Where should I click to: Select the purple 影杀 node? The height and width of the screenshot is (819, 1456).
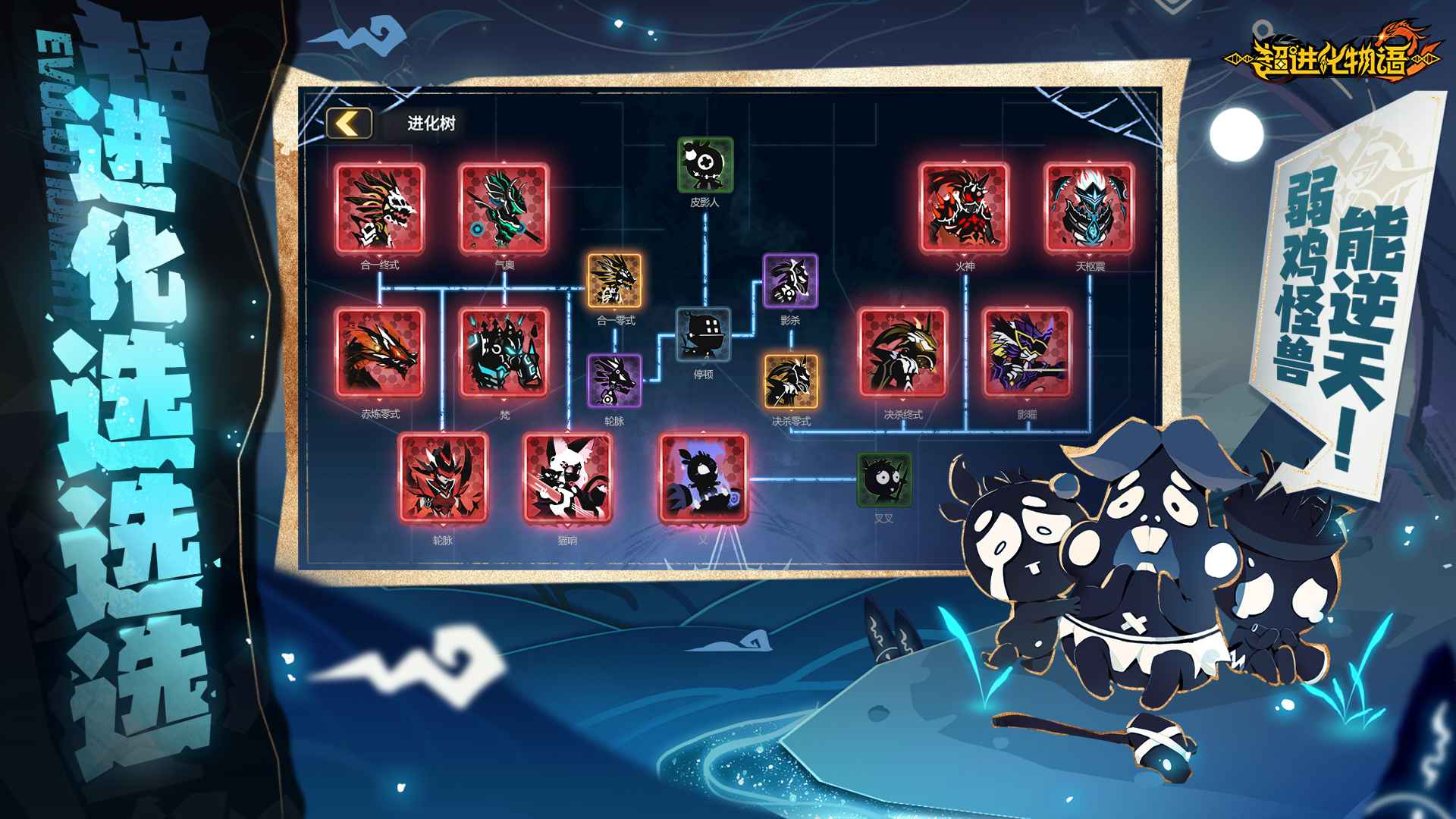click(790, 281)
